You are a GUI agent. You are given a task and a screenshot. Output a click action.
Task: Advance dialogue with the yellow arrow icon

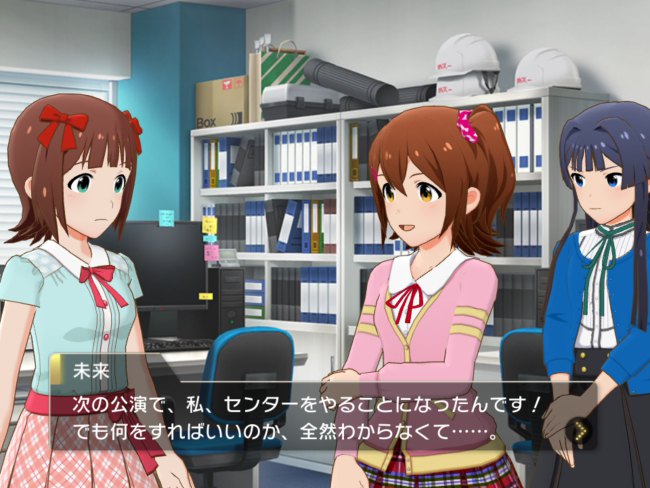[x=578, y=431]
